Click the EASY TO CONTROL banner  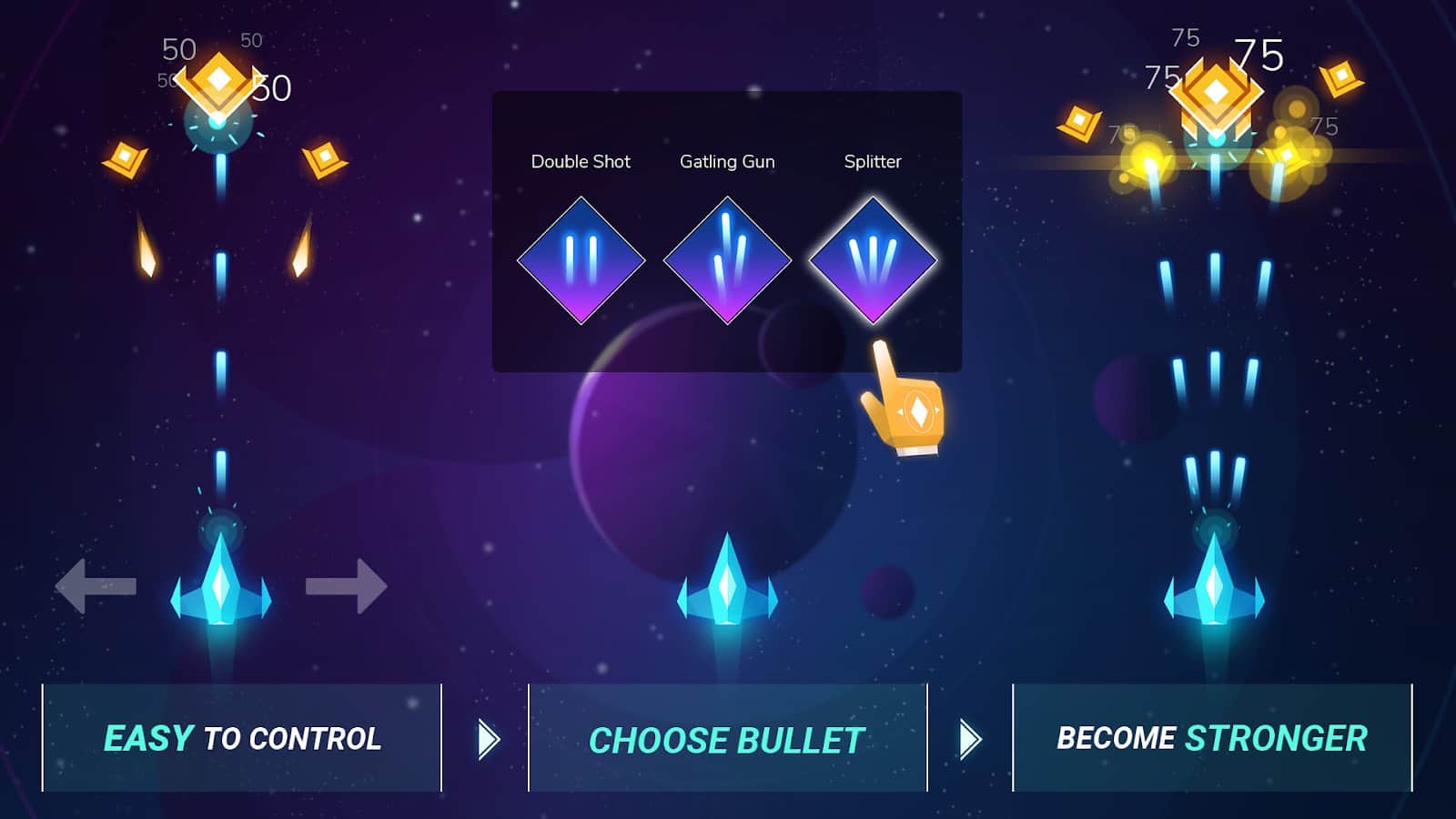246,739
